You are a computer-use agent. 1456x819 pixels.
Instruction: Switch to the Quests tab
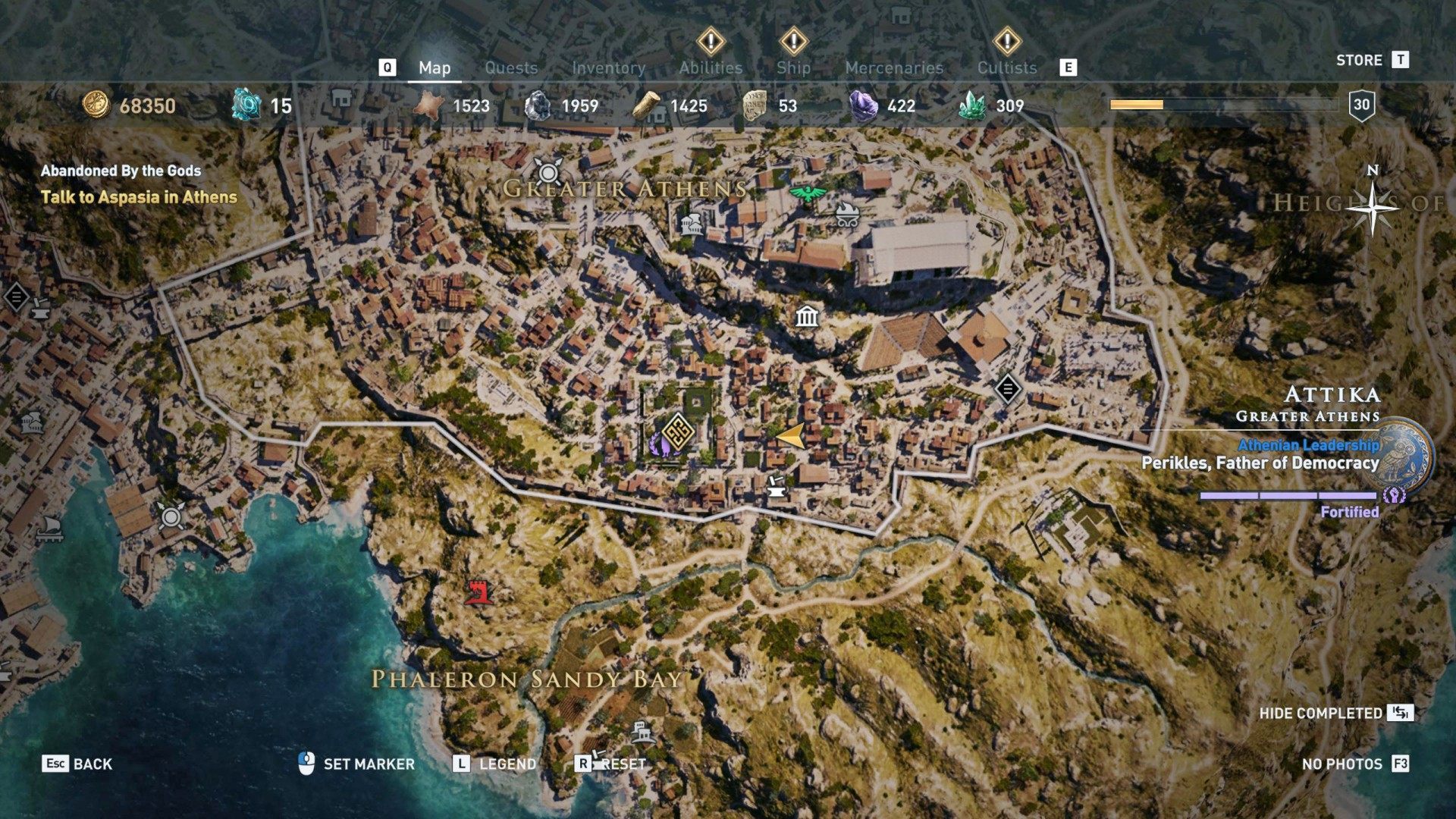click(x=511, y=67)
